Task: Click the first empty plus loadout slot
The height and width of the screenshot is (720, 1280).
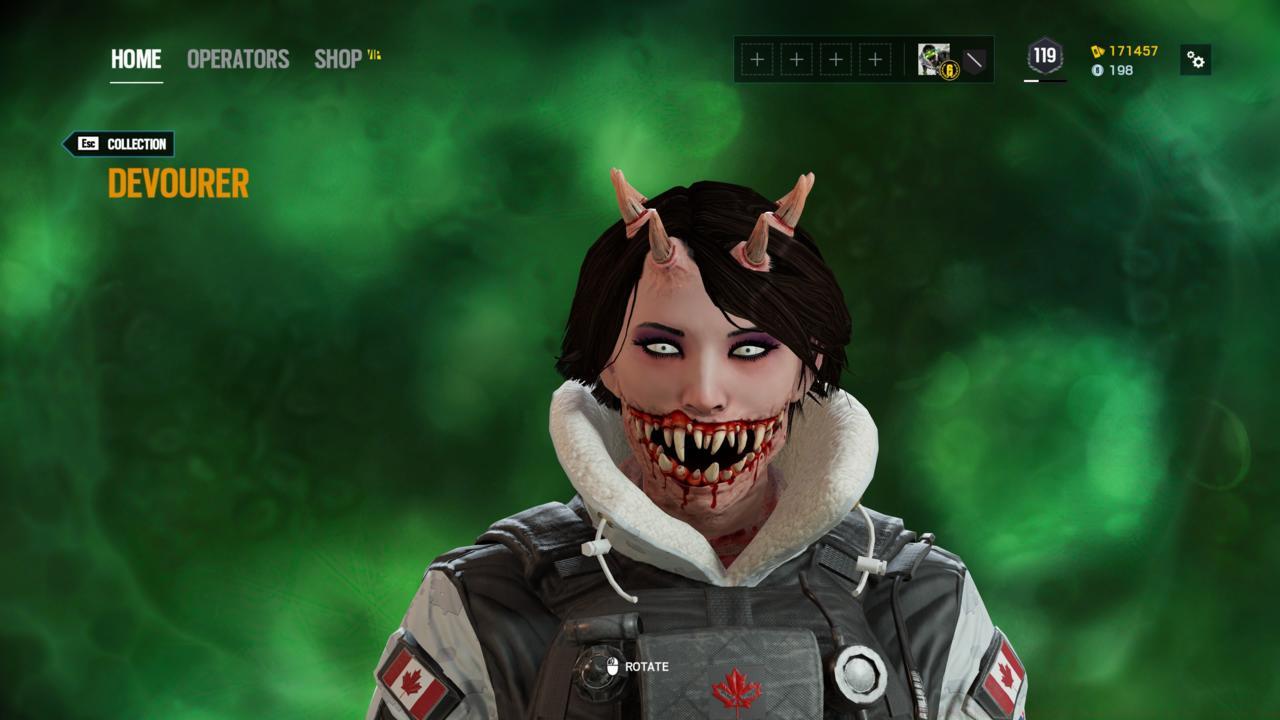Action: click(x=757, y=58)
